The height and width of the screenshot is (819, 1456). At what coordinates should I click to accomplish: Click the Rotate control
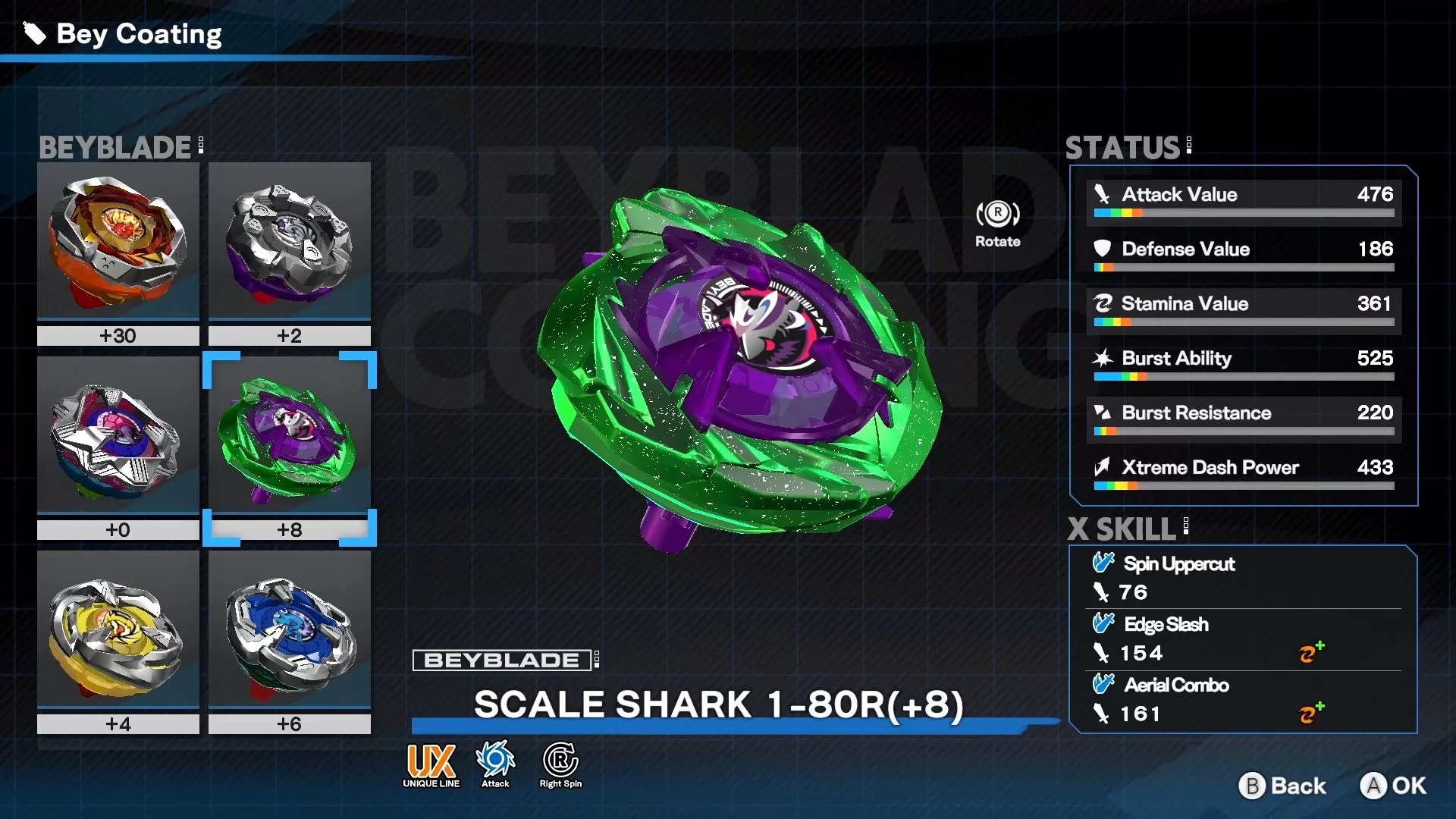[997, 223]
